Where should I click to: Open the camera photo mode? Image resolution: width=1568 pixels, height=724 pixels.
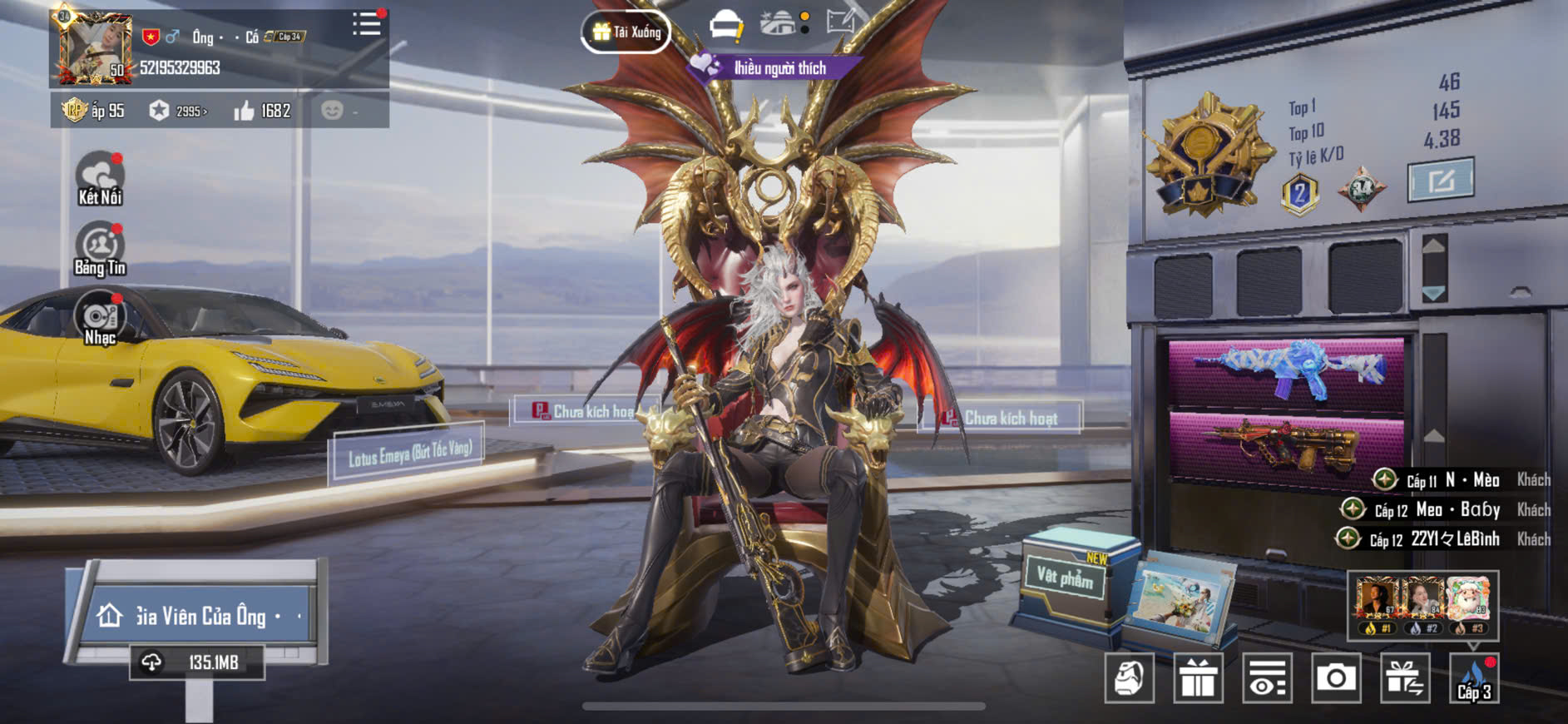tap(1336, 678)
